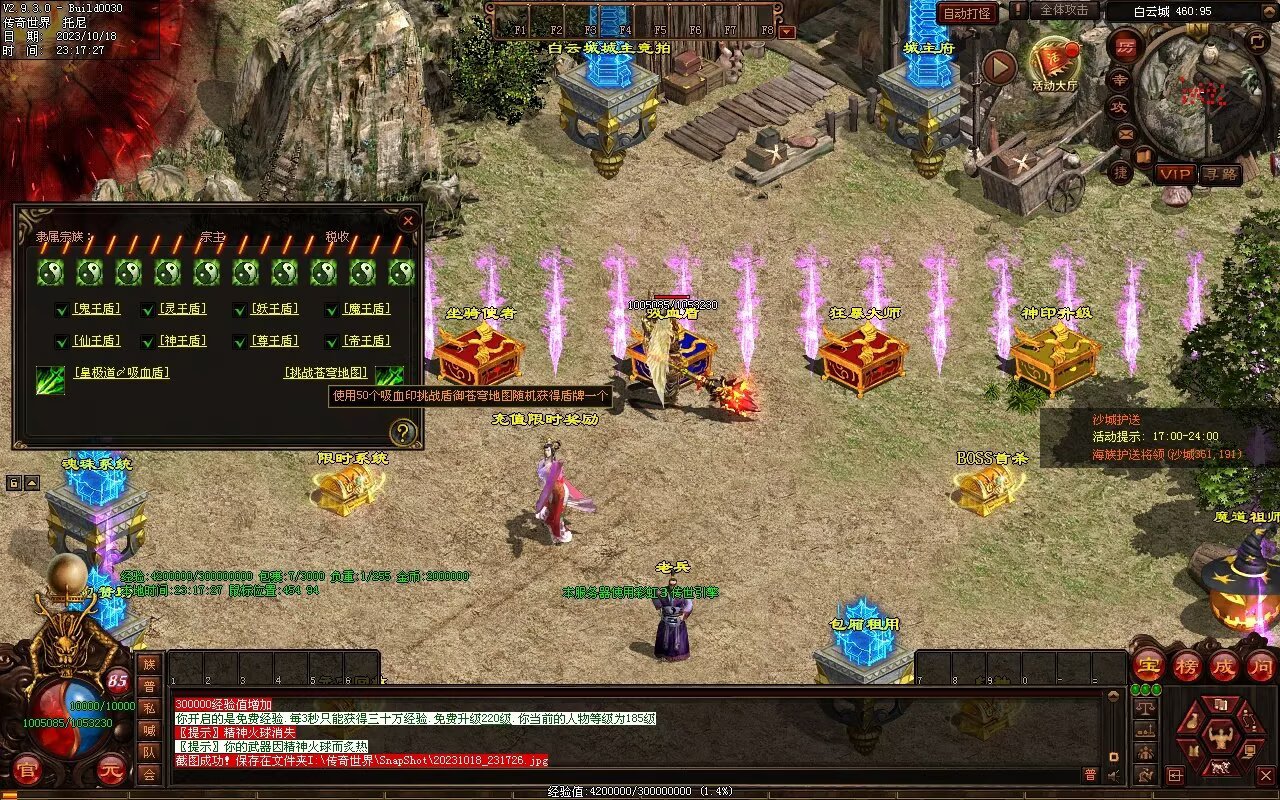This screenshot has width=1280, height=800.
Task: Open the question mark help button
Action: (x=402, y=433)
